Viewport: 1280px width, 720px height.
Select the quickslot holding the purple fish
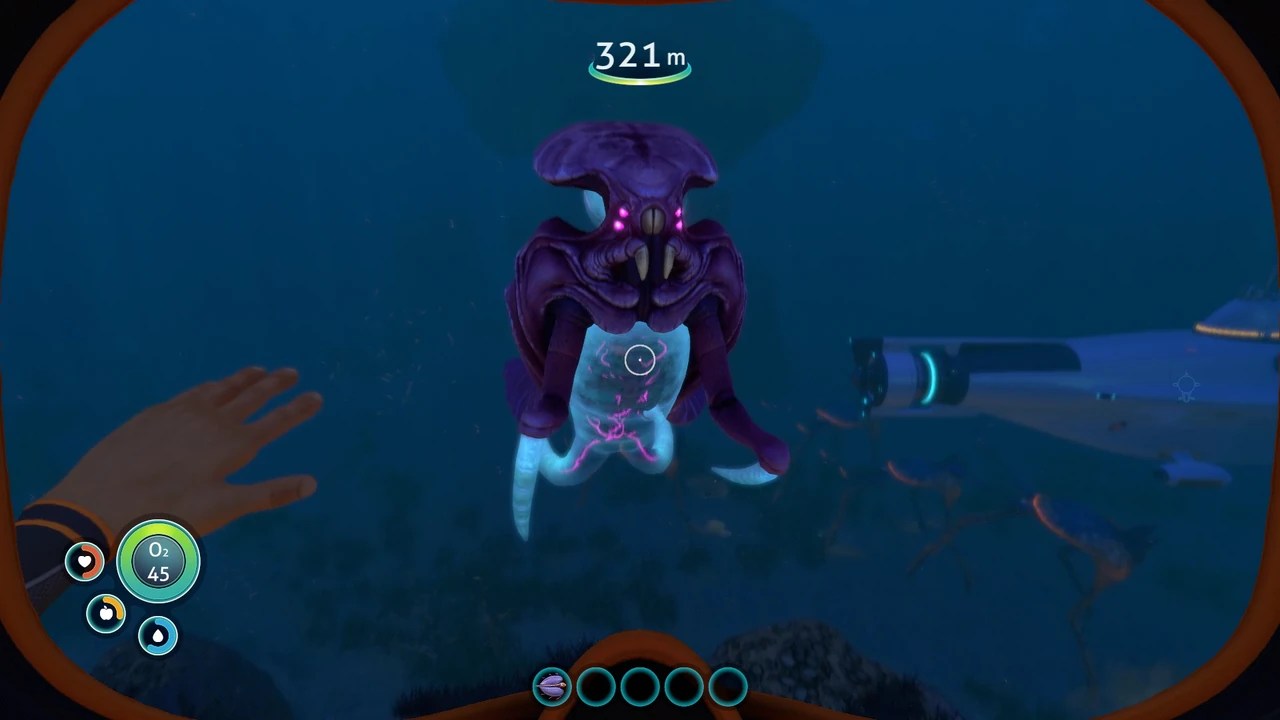click(551, 686)
